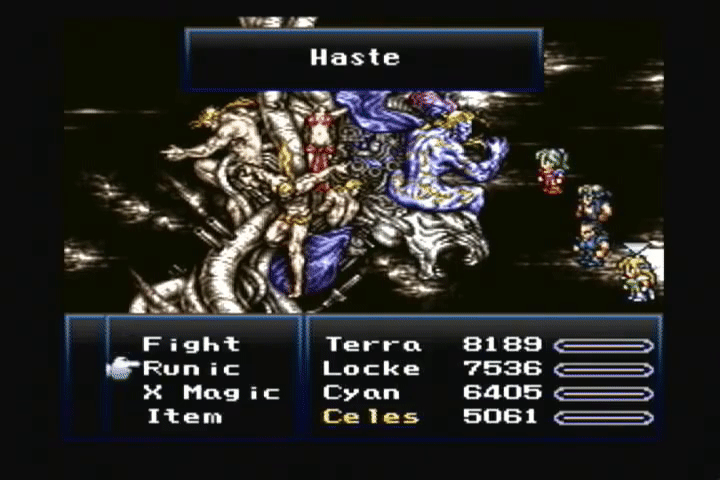Select Terra in the party list
This screenshot has width=720, height=480.
tap(373, 345)
